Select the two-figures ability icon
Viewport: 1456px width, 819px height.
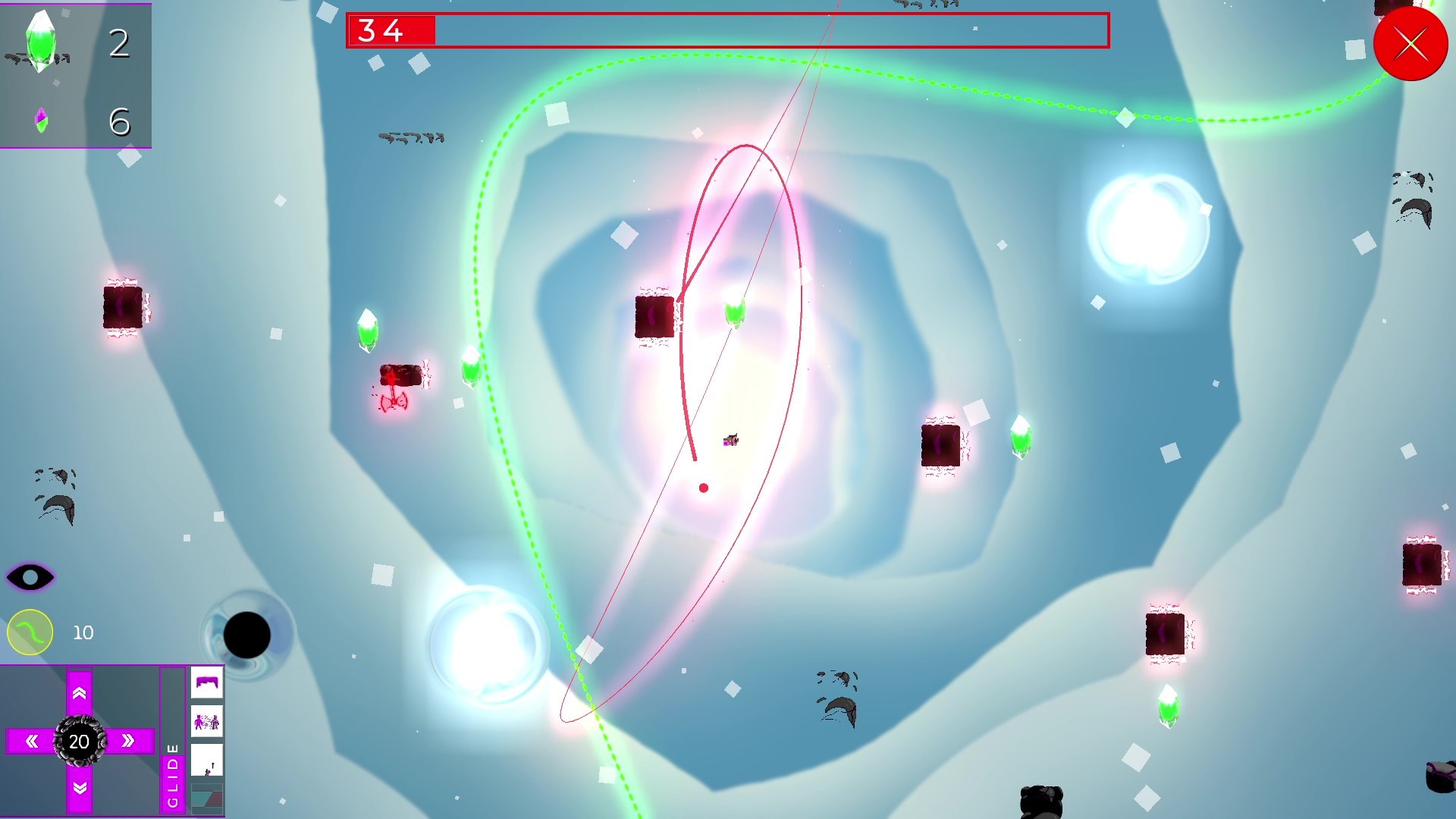[206, 720]
